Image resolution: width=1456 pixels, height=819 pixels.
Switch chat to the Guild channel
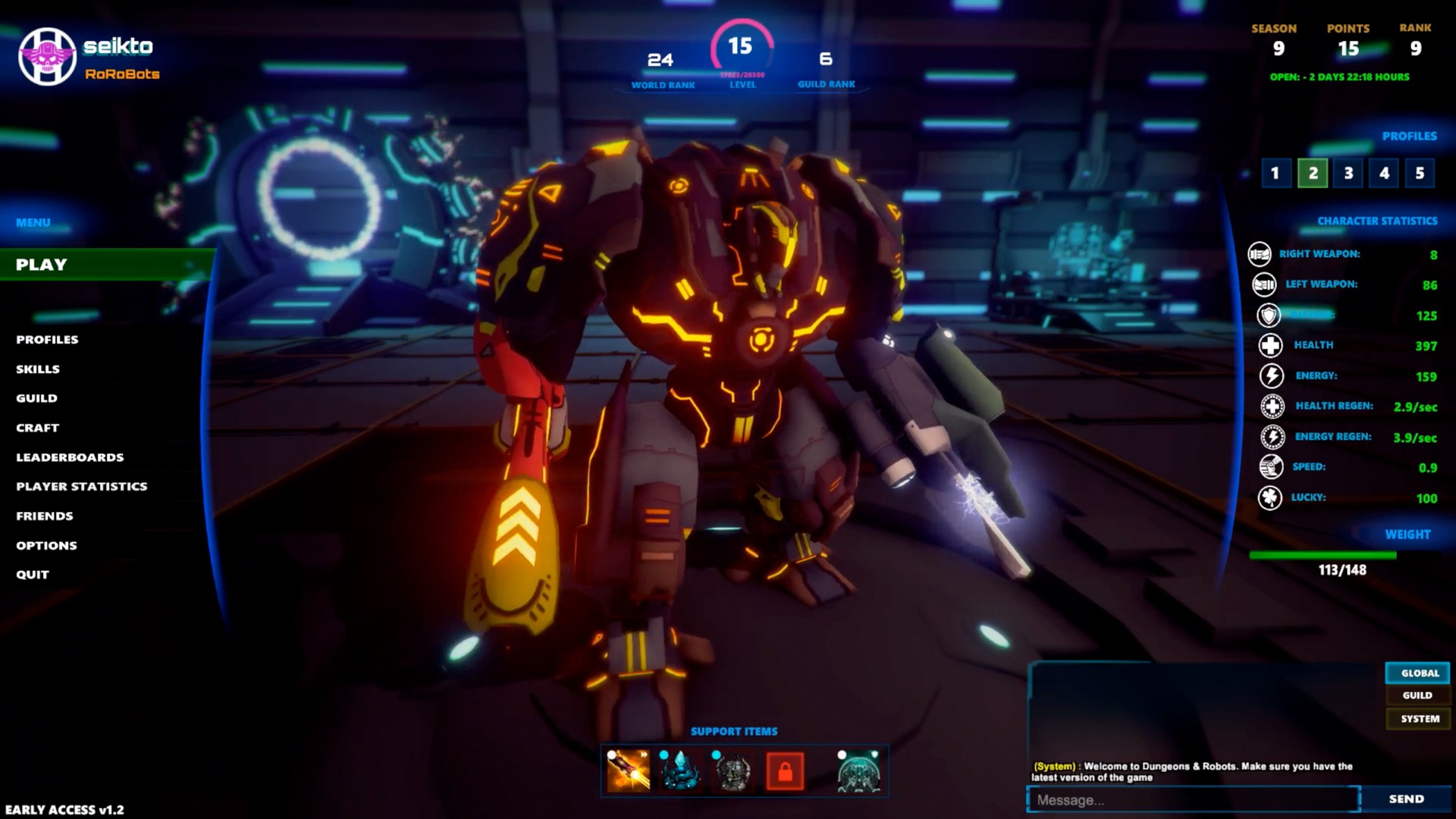pos(1417,695)
